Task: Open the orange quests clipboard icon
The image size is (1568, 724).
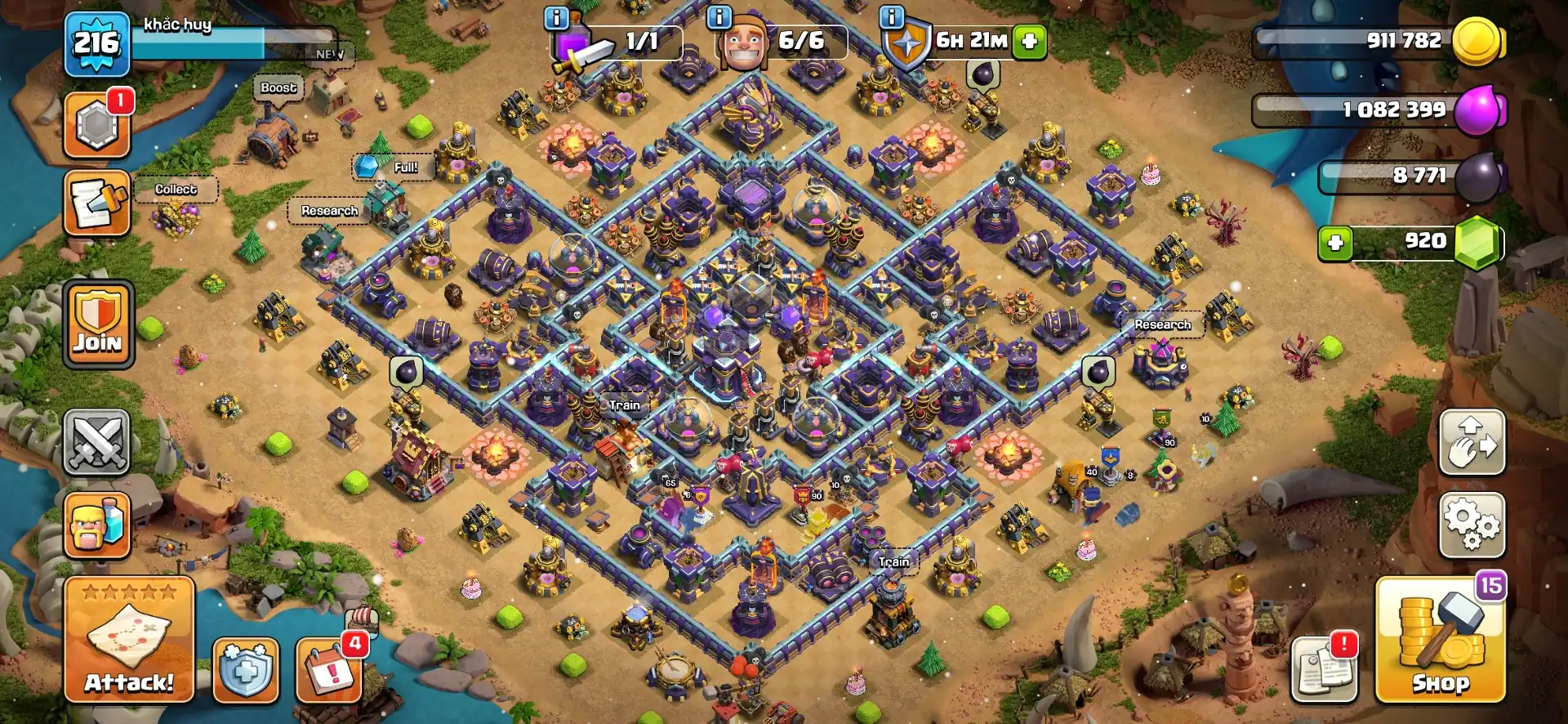Action: pyautogui.click(x=97, y=203)
